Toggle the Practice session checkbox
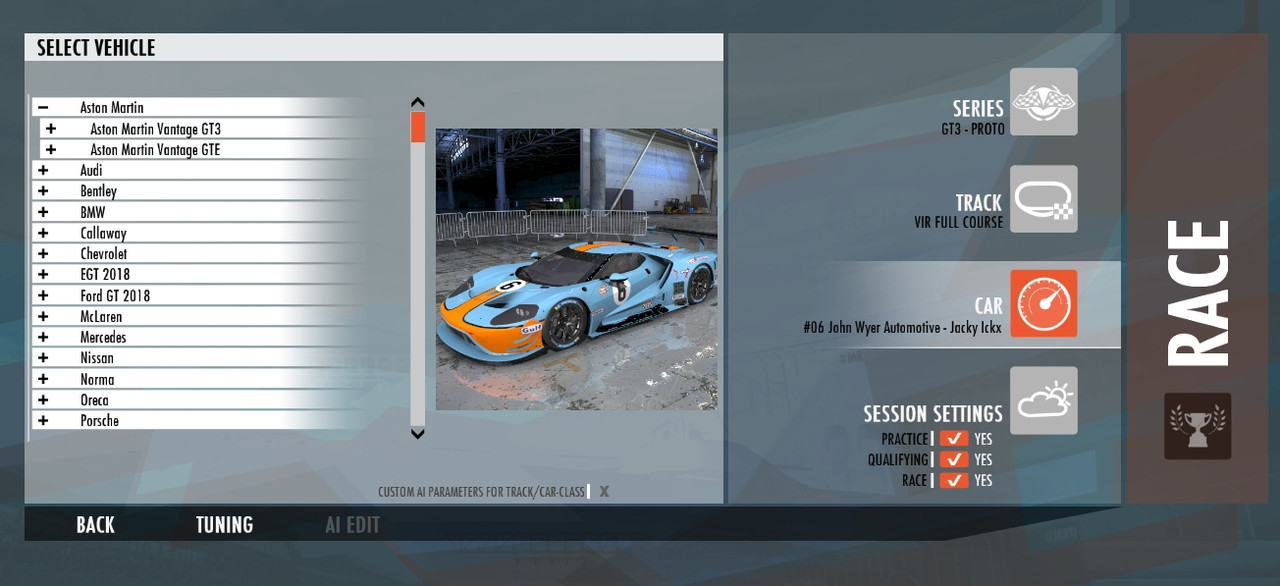This screenshot has height=586, width=1280. coord(954,439)
